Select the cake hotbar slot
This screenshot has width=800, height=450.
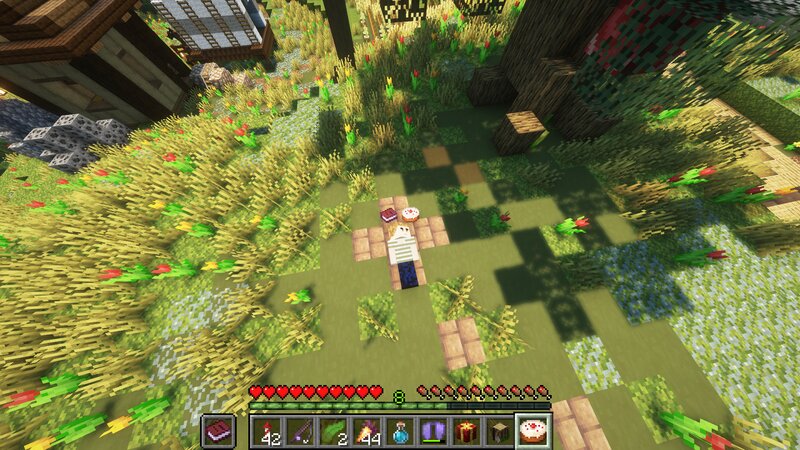(533, 431)
